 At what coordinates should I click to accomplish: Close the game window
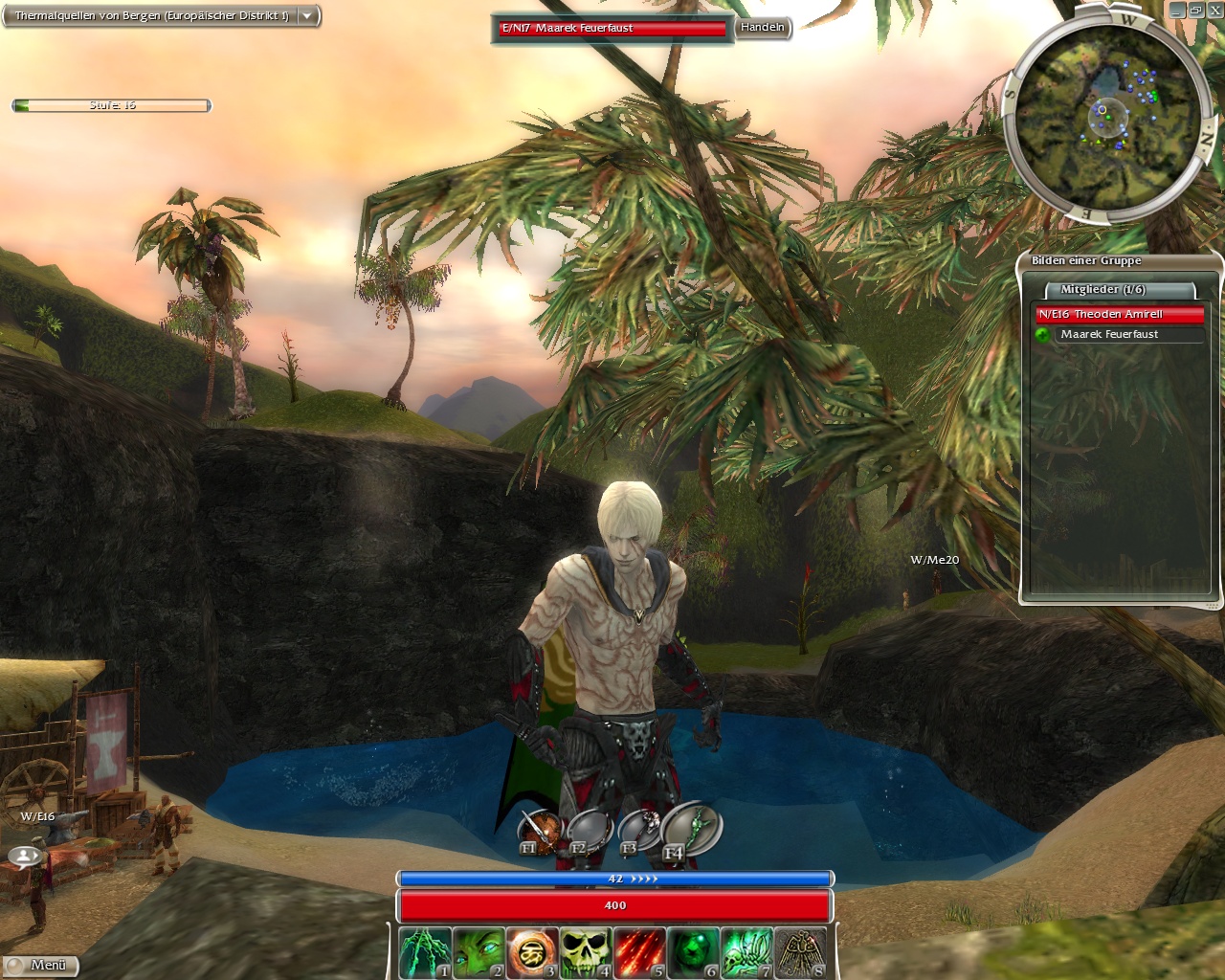(x=1214, y=10)
